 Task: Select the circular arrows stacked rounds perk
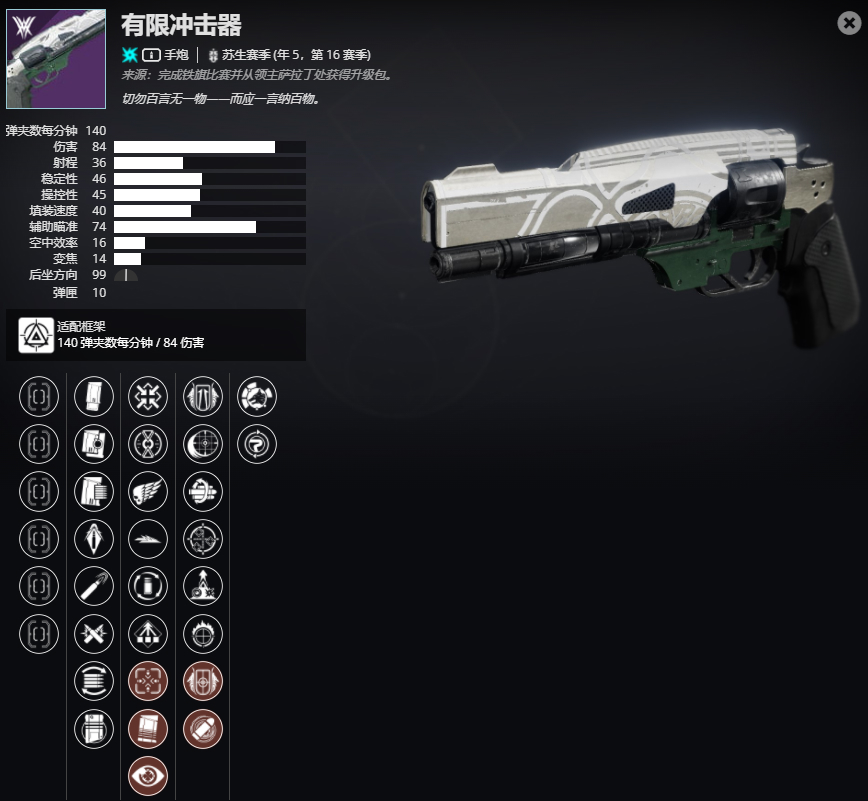pos(94,681)
